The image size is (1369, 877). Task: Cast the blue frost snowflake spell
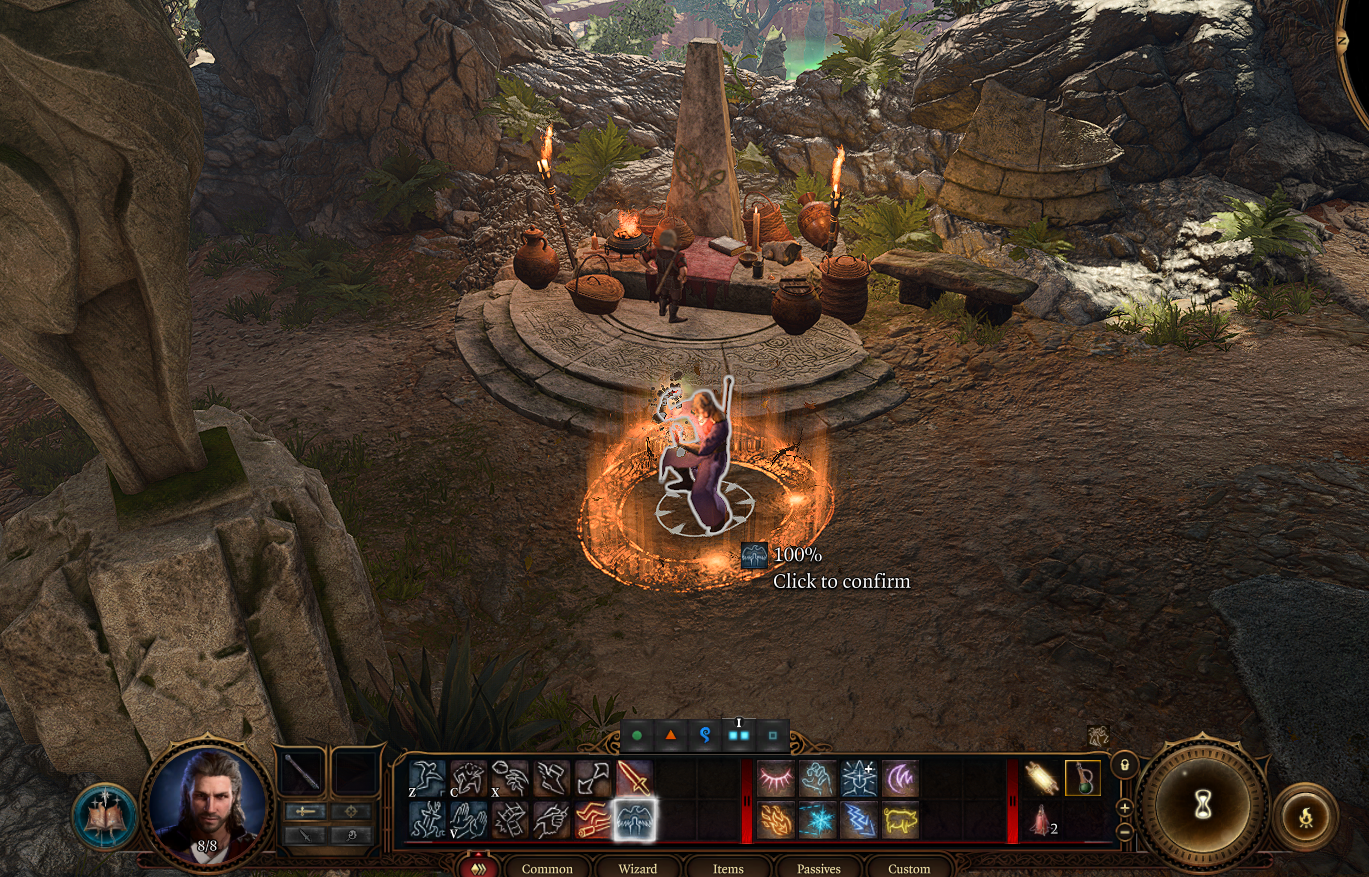pyautogui.click(x=817, y=820)
